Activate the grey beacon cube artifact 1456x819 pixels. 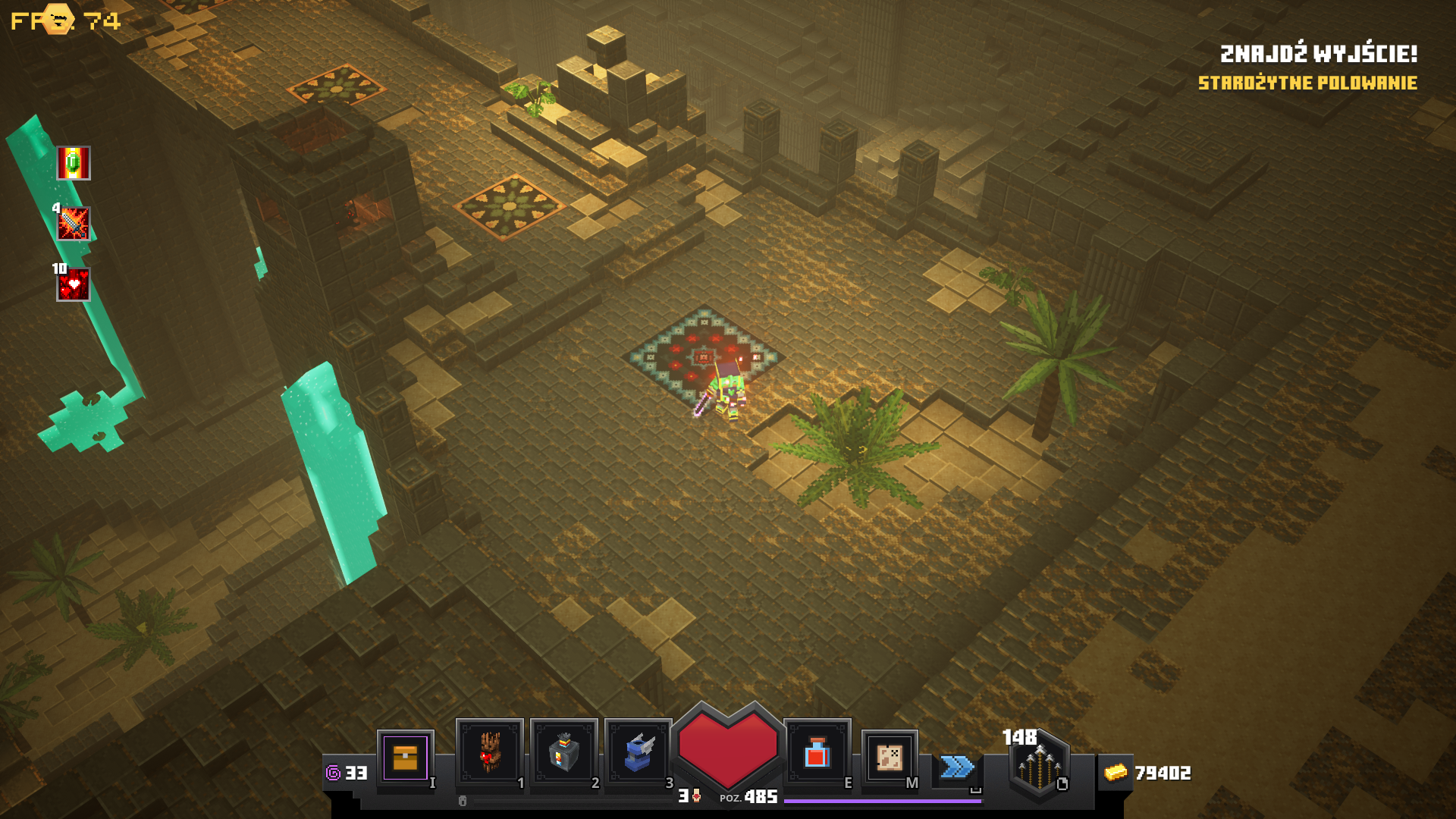click(x=563, y=752)
